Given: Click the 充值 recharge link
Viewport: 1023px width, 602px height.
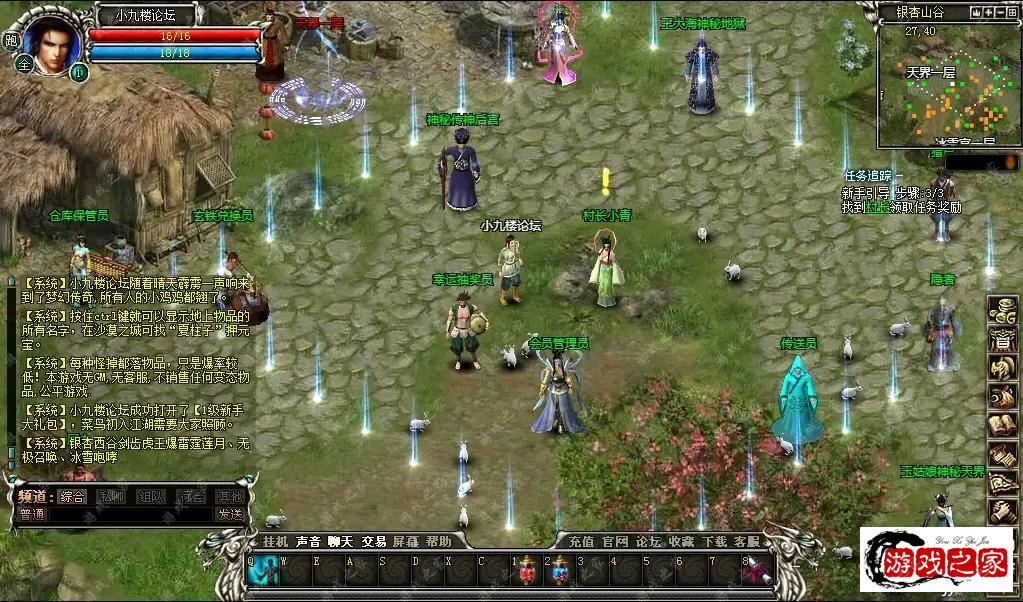Looking at the screenshot, I should click(x=581, y=541).
